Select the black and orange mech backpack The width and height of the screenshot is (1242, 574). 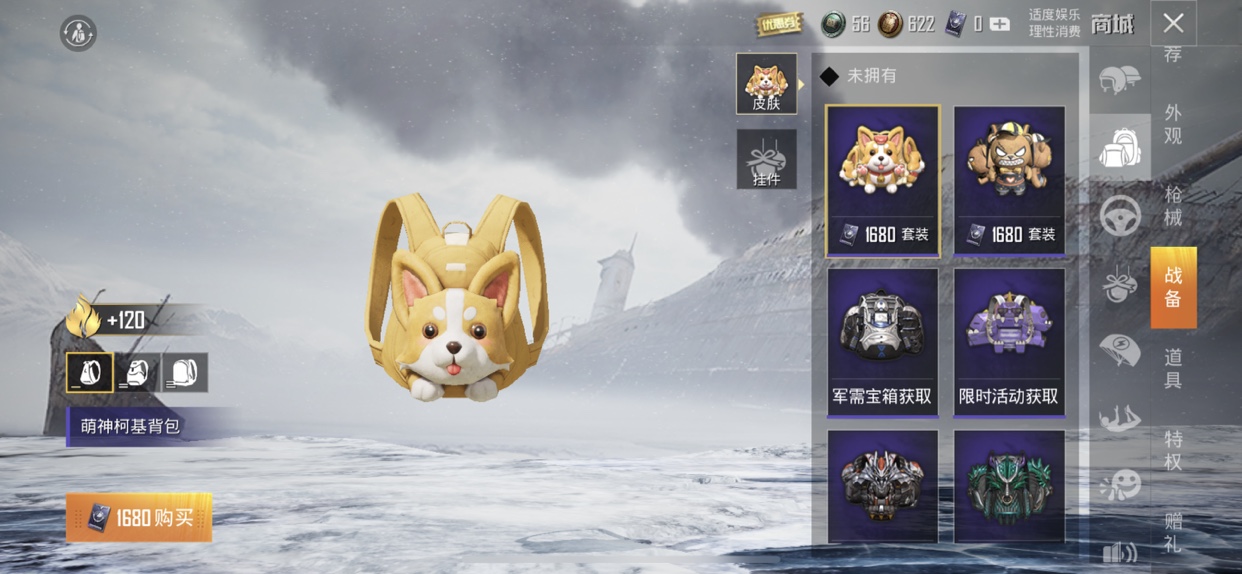click(883, 486)
